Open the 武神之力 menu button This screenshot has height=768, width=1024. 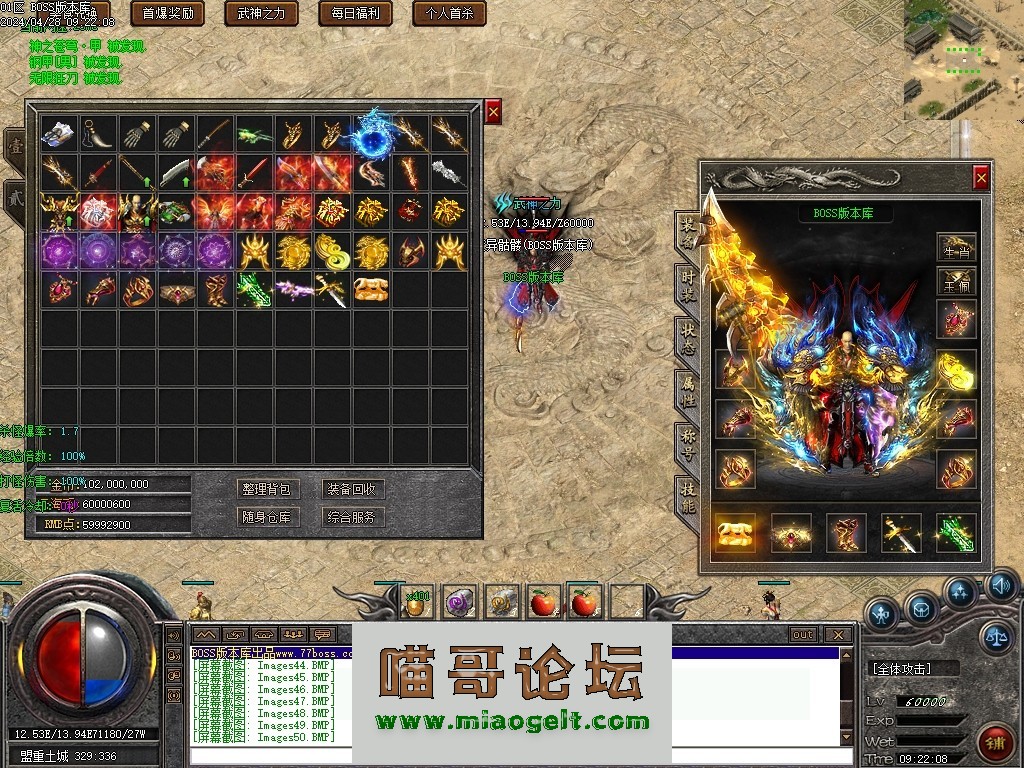coord(261,13)
